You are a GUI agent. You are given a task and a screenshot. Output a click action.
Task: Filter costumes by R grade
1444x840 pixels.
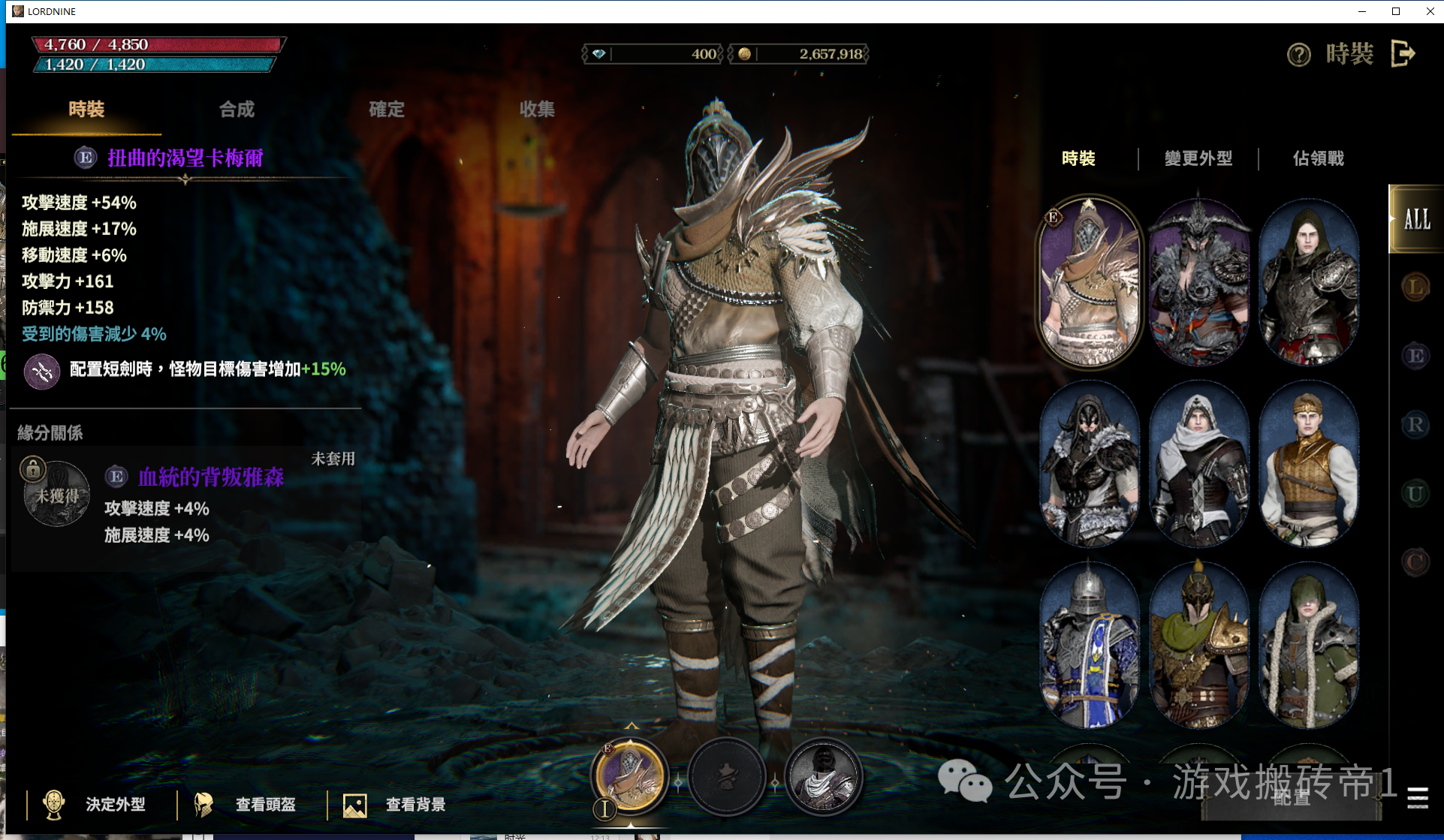(1415, 425)
